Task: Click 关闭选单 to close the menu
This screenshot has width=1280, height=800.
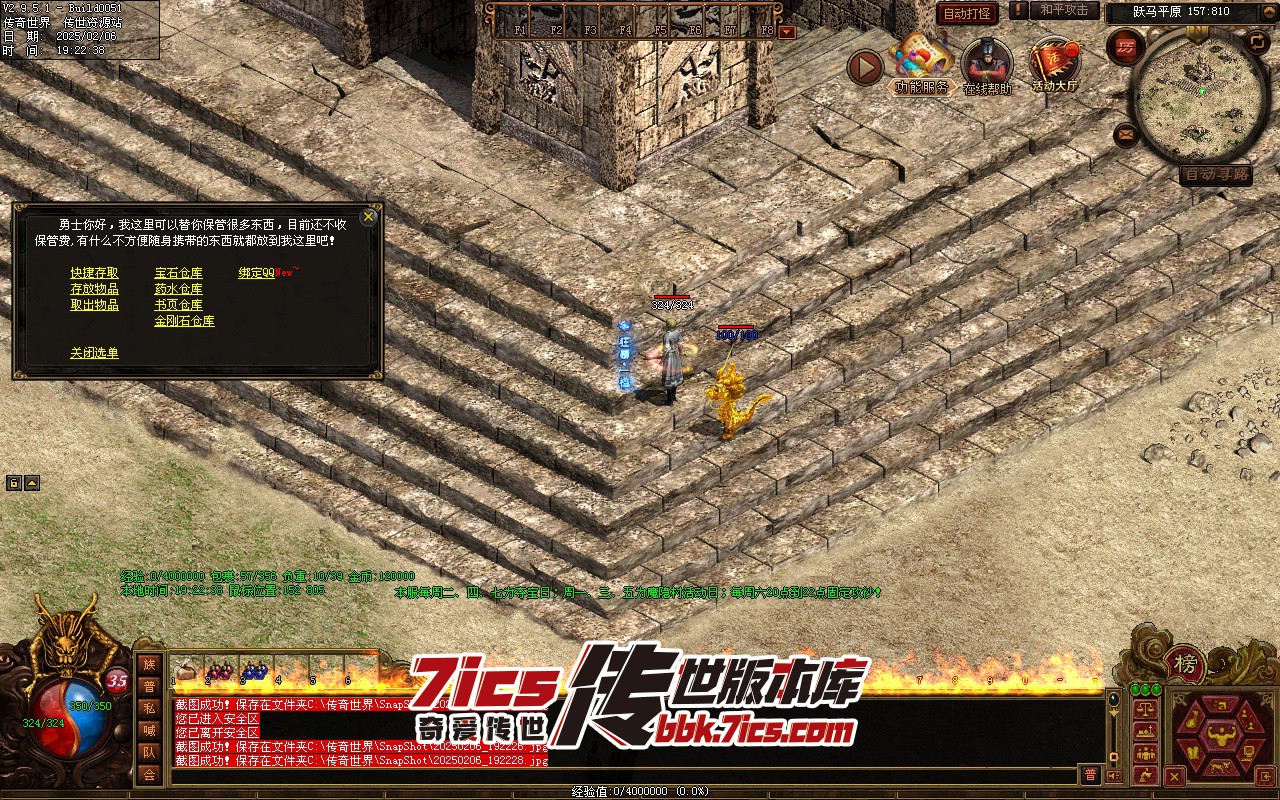Action: pyautogui.click(x=94, y=353)
